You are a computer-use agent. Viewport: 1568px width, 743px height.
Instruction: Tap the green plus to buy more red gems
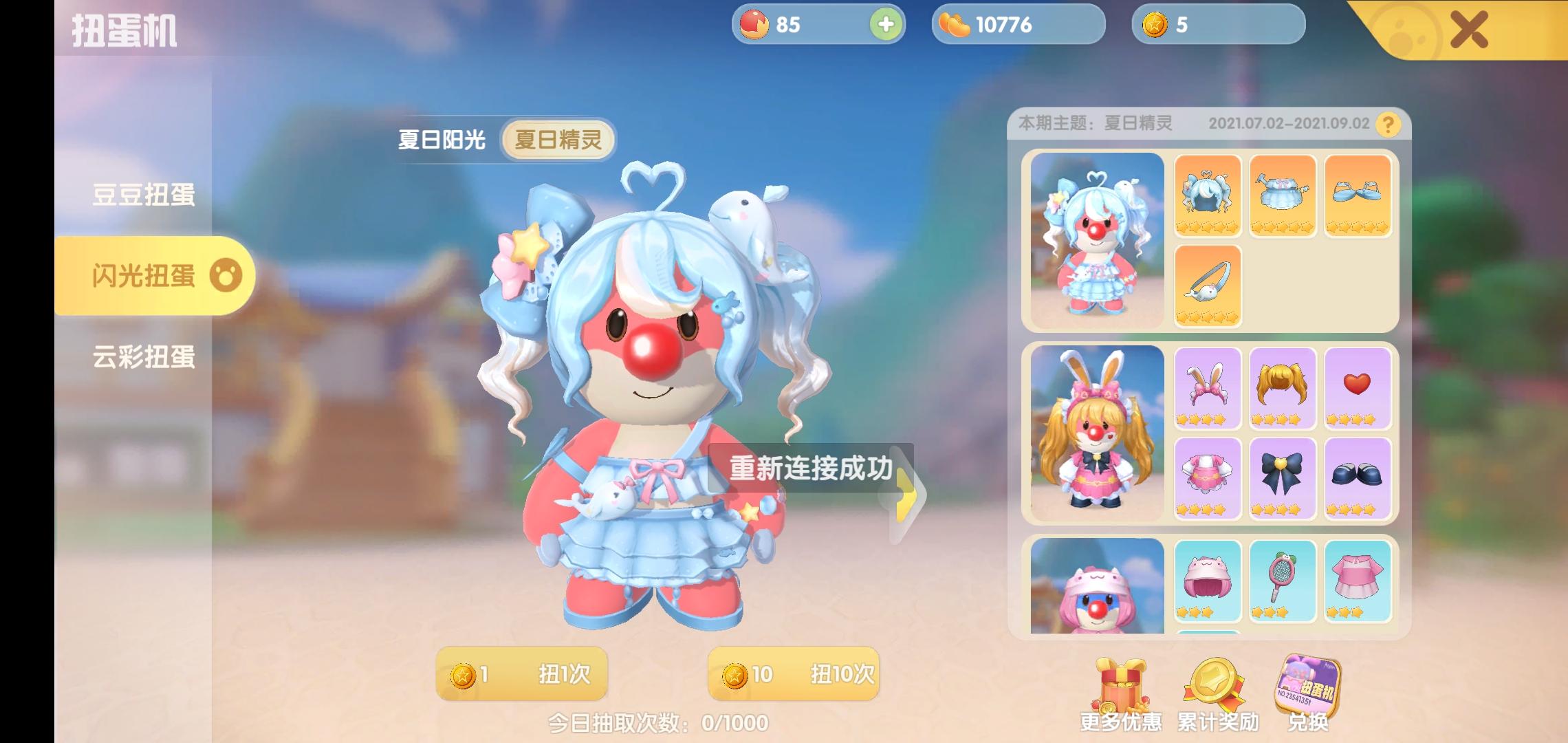[887, 25]
